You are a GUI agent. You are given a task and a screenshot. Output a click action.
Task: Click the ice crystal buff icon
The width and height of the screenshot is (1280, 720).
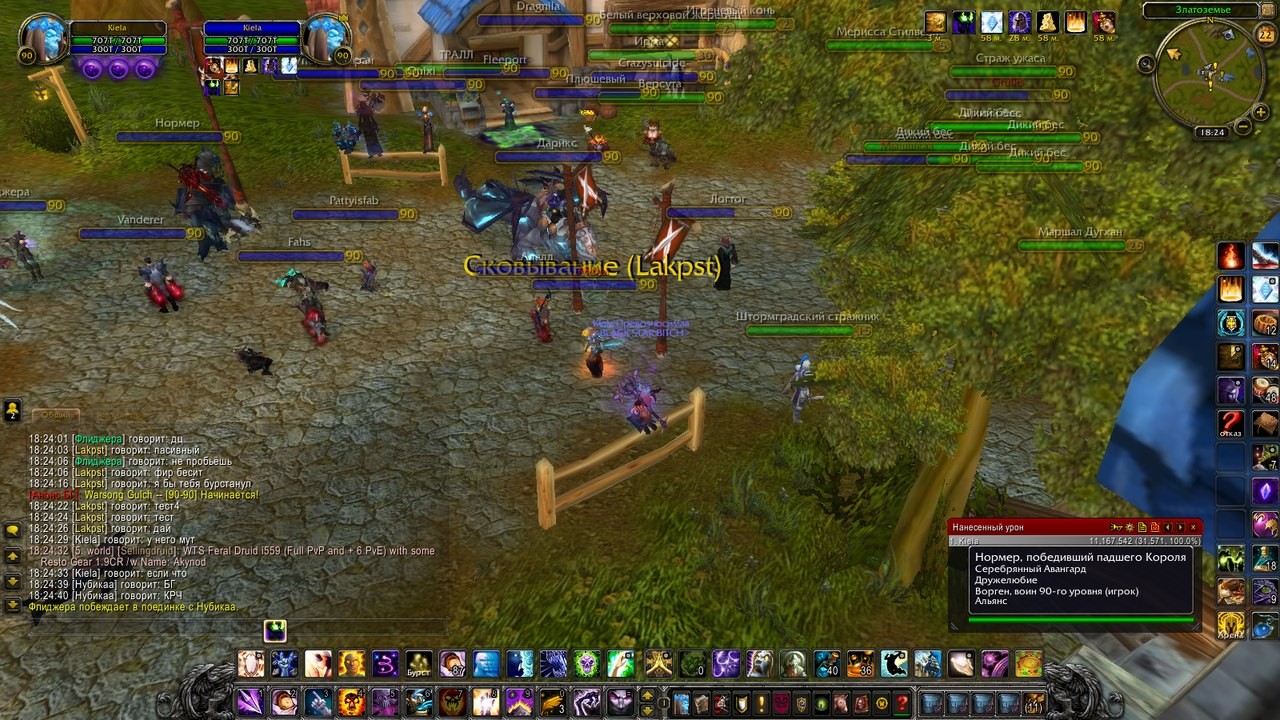pos(991,22)
